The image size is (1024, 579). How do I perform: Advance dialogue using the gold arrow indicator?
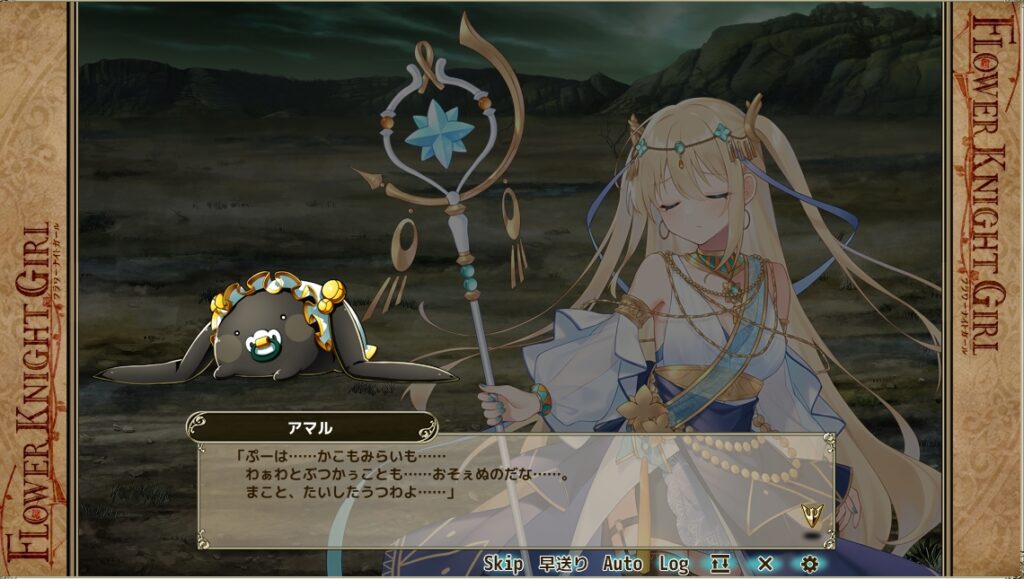click(x=811, y=516)
